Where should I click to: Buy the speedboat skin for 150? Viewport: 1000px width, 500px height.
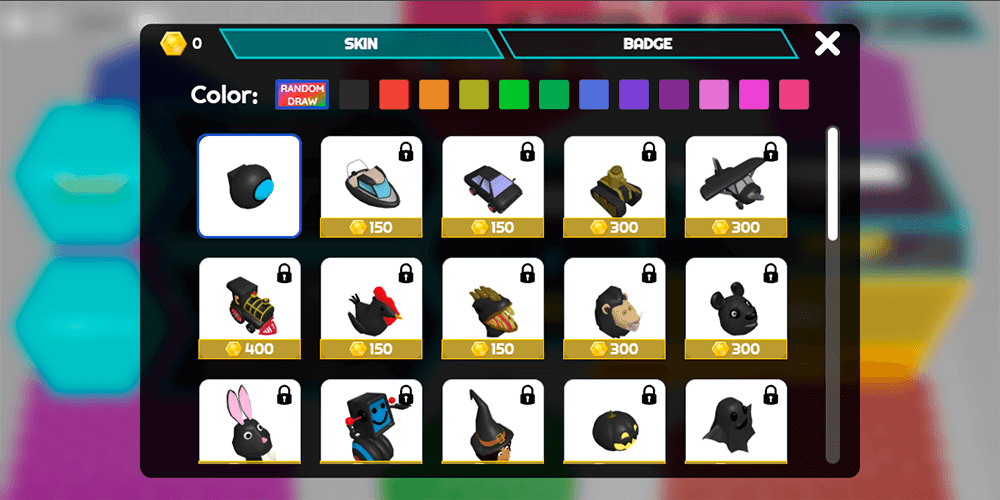tap(371, 186)
